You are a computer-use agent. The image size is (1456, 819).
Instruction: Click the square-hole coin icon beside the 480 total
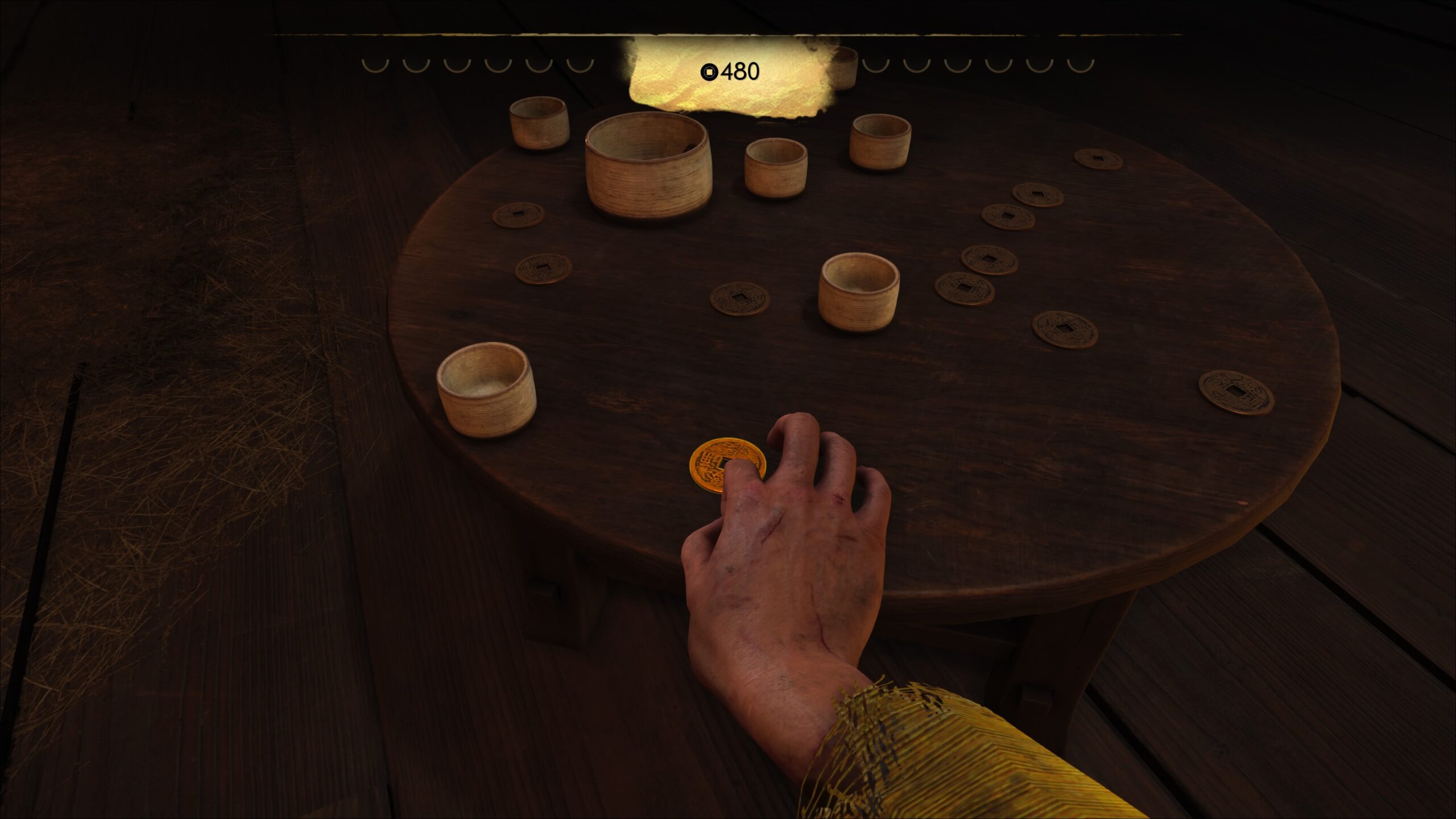pos(708,72)
